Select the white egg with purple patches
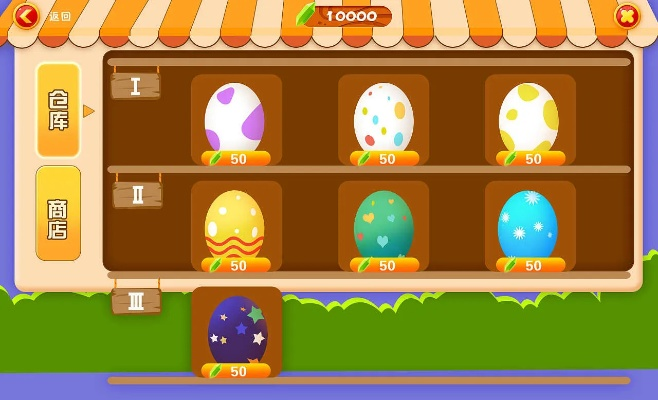The image size is (658, 400). click(x=235, y=118)
